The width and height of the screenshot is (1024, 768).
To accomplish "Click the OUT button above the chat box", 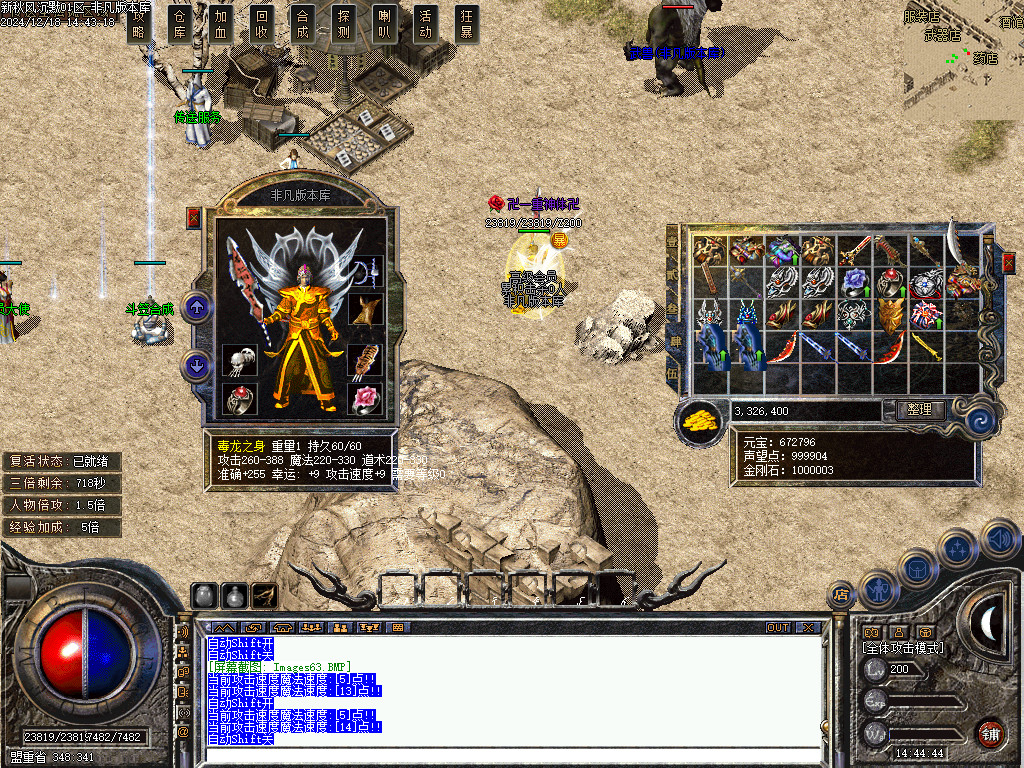I will click(778, 628).
